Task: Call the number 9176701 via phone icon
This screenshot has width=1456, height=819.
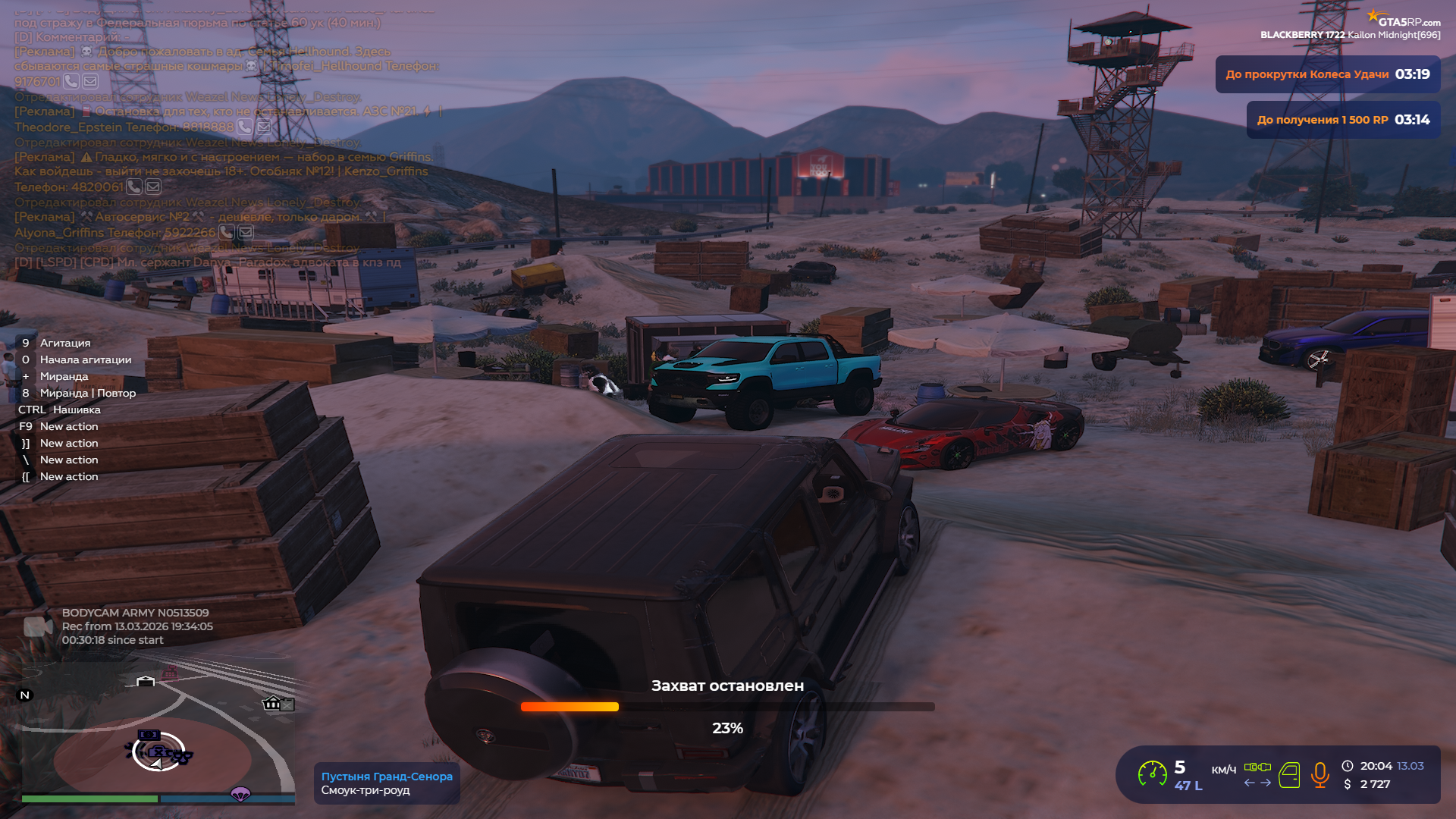Action: click(x=71, y=81)
